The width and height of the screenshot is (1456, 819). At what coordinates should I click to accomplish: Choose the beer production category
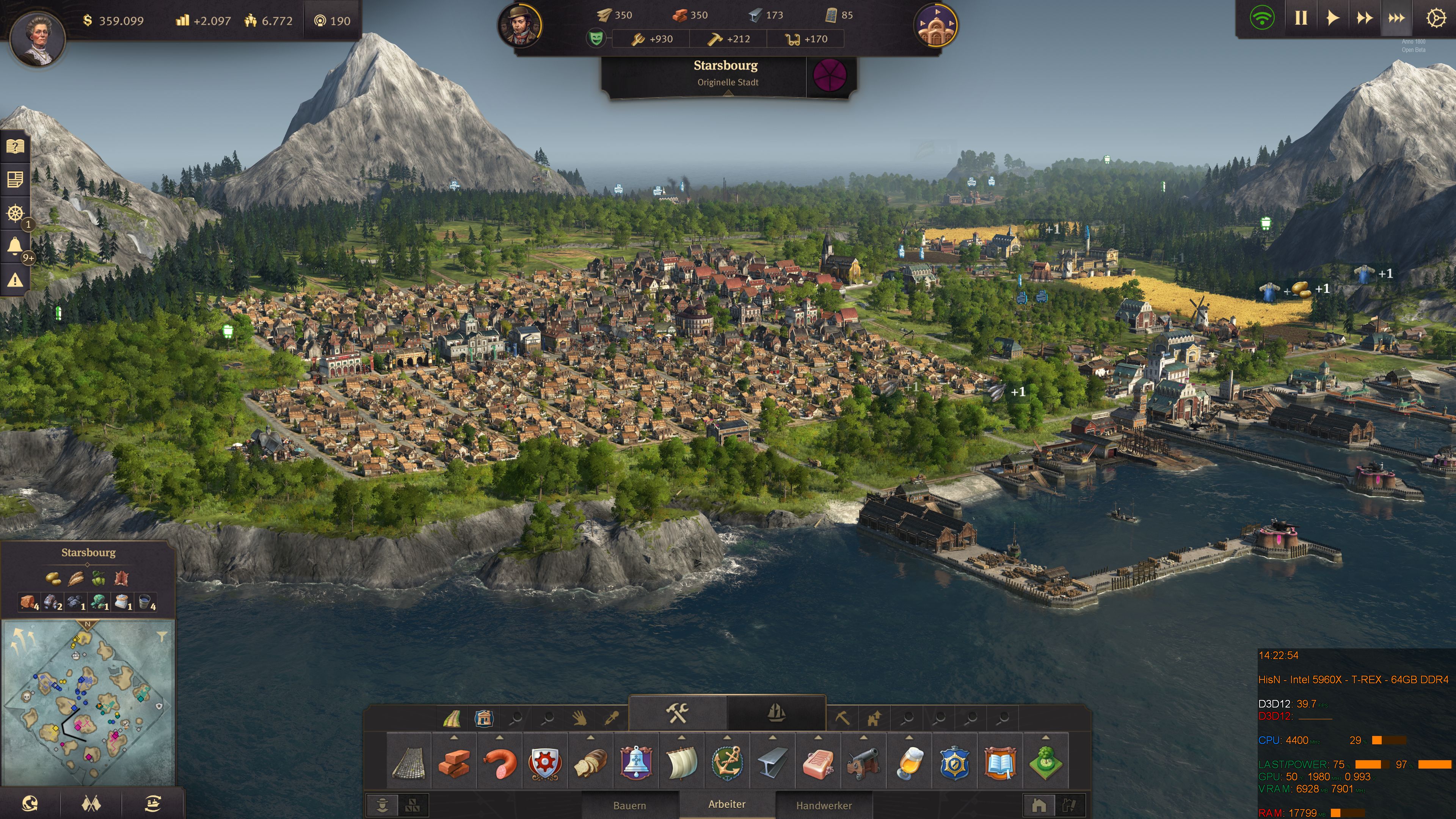pyautogui.click(x=909, y=763)
